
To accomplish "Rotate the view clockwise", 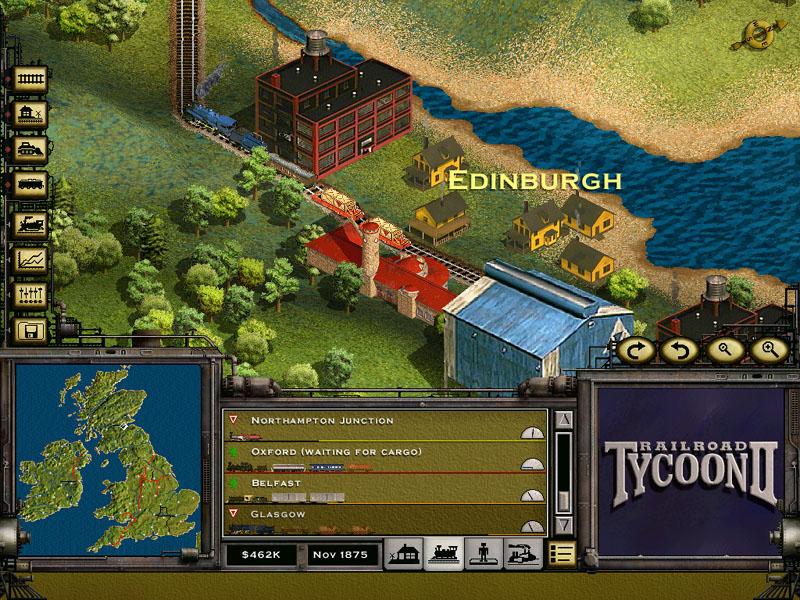I will point(634,350).
